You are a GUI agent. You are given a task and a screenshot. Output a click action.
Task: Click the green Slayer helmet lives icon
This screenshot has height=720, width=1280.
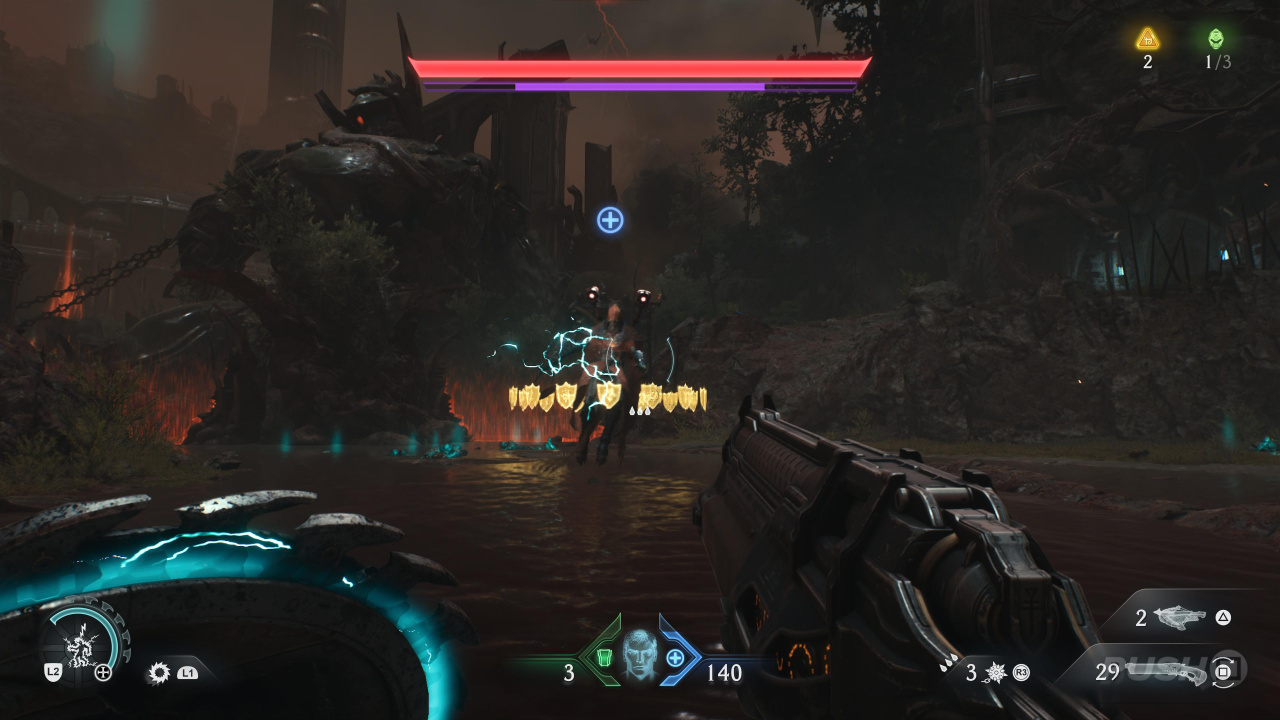pos(1215,39)
